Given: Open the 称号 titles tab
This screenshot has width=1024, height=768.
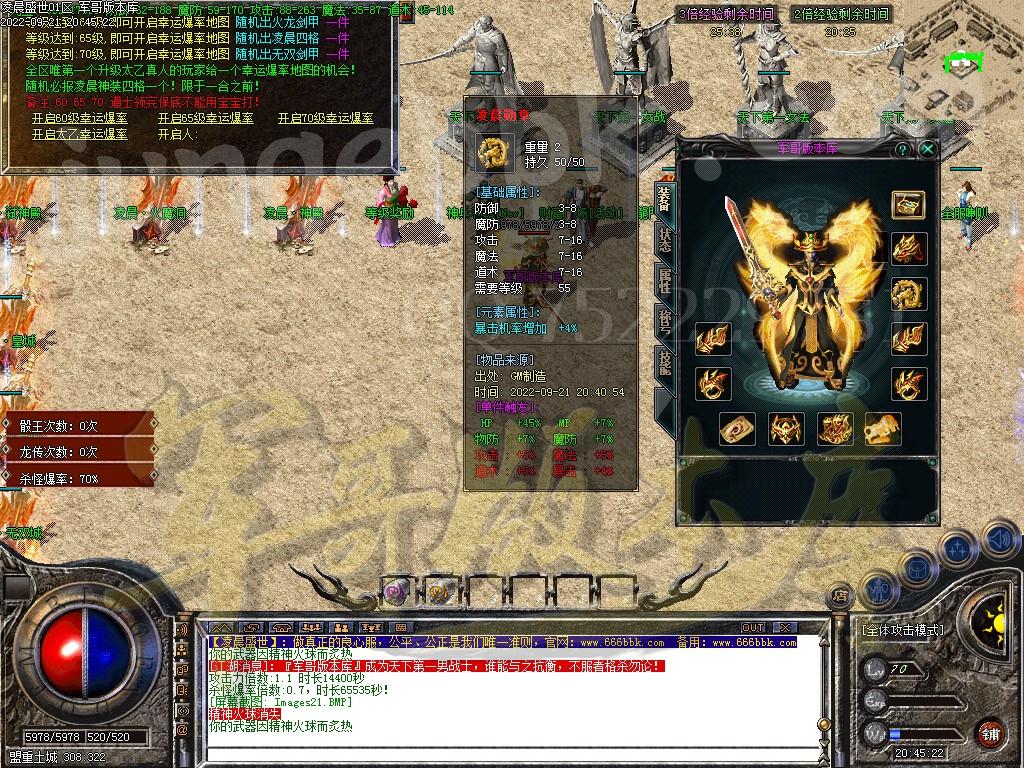Looking at the screenshot, I should 665,321.
